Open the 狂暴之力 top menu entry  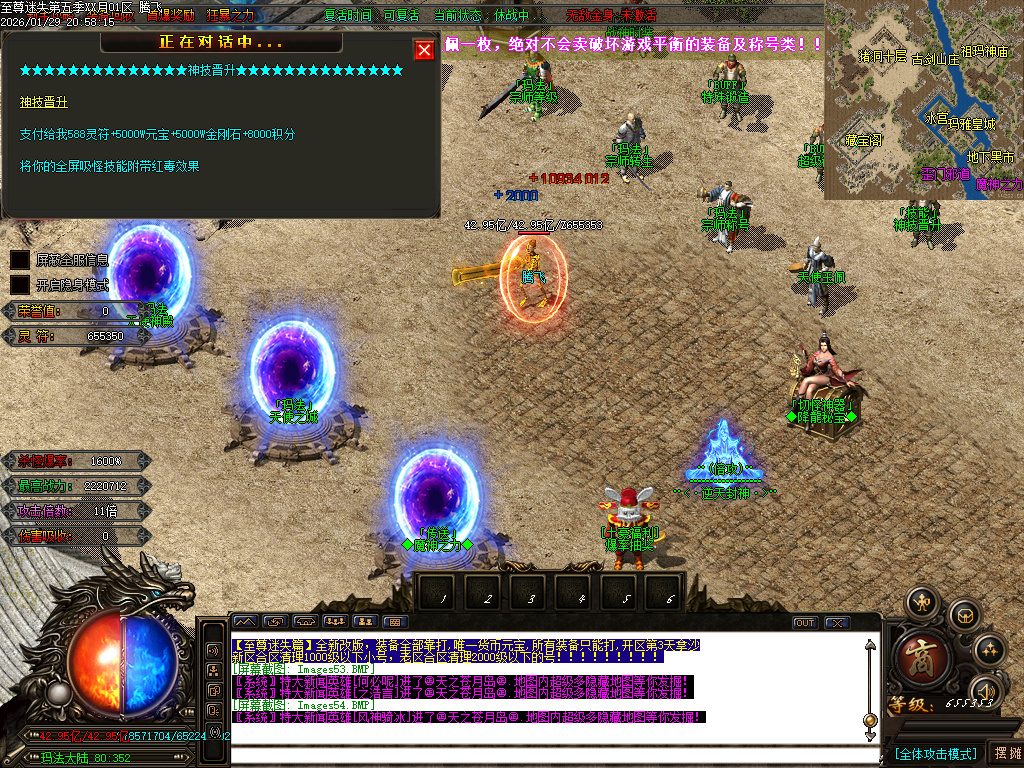point(230,15)
